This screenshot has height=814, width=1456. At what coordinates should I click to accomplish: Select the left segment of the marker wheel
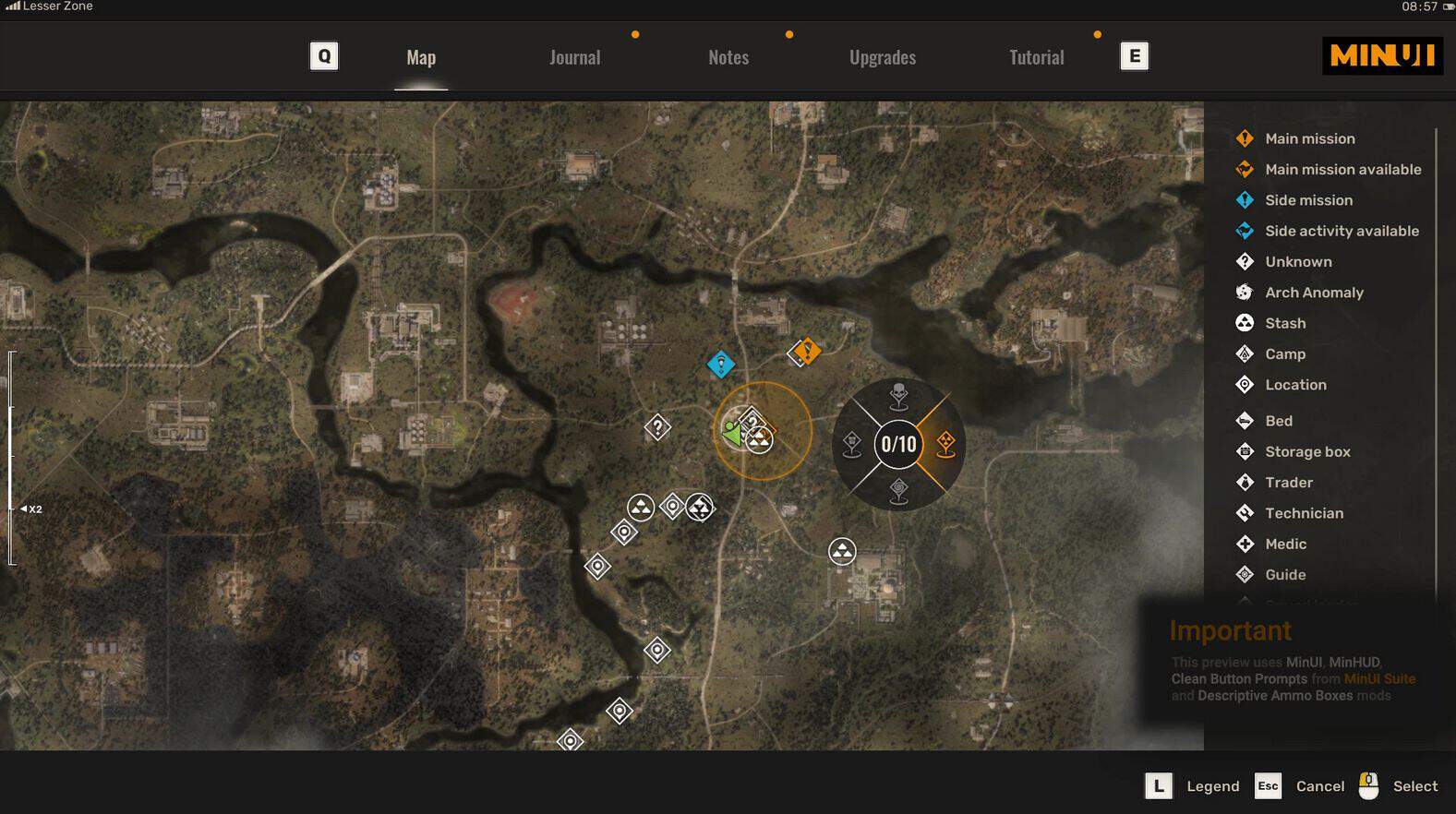[x=852, y=444]
